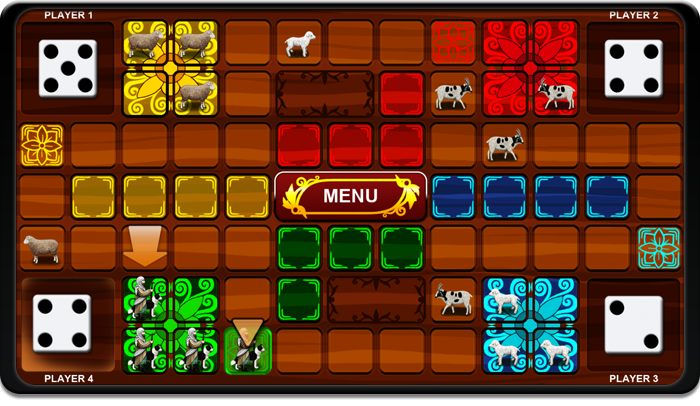
Task: Roll Player 4's die
Action: [62, 323]
